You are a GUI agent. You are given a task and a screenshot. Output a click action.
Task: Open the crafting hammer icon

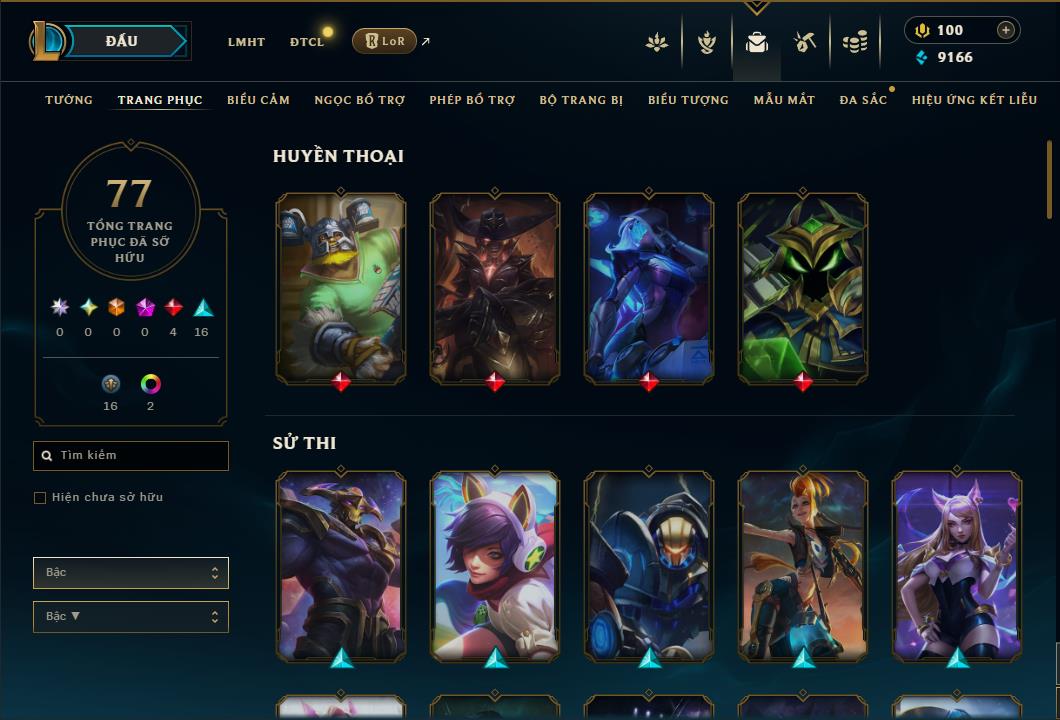(x=805, y=42)
